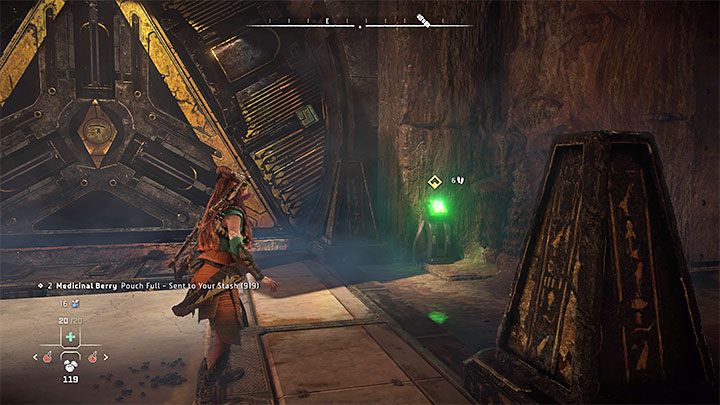
Task: Click the left arrow of the tool selector
Action: [x=36, y=357]
